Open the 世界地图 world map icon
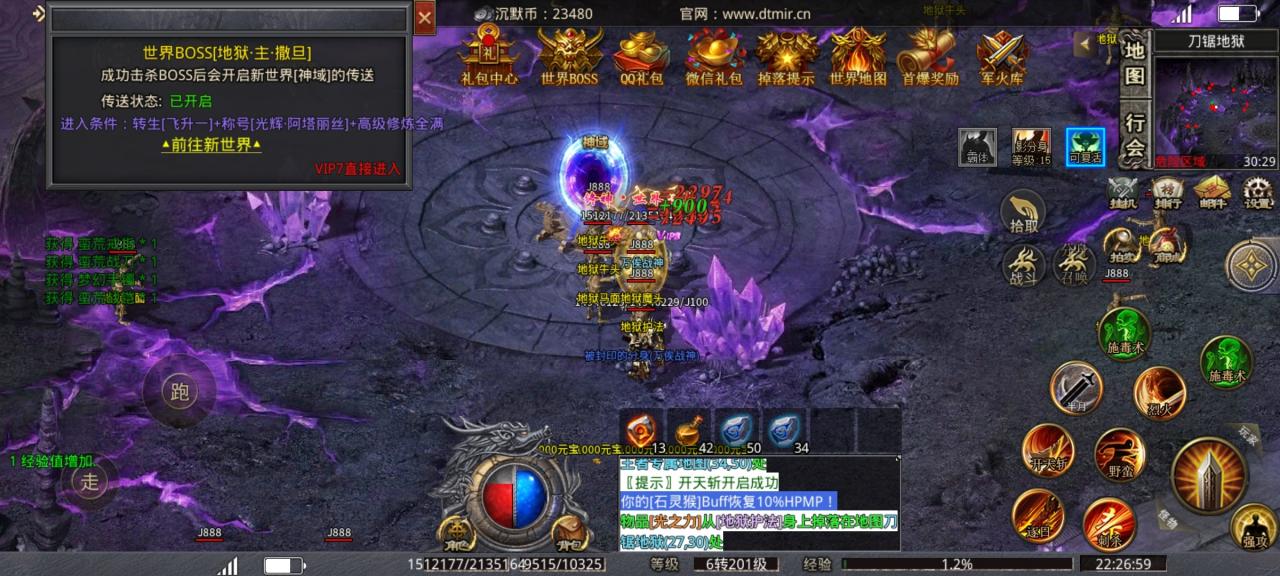 (858, 56)
